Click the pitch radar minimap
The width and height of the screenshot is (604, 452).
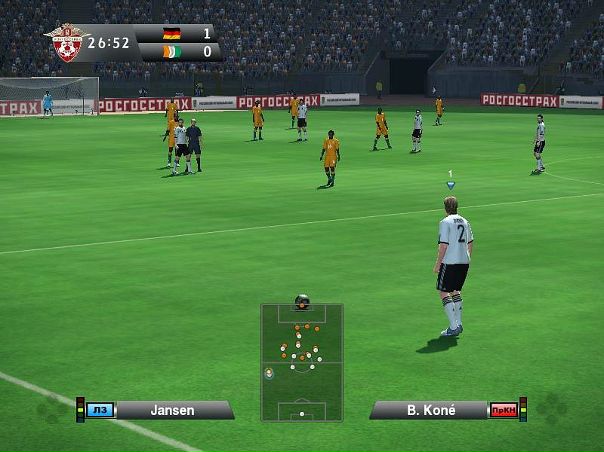pyautogui.click(x=301, y=362)
